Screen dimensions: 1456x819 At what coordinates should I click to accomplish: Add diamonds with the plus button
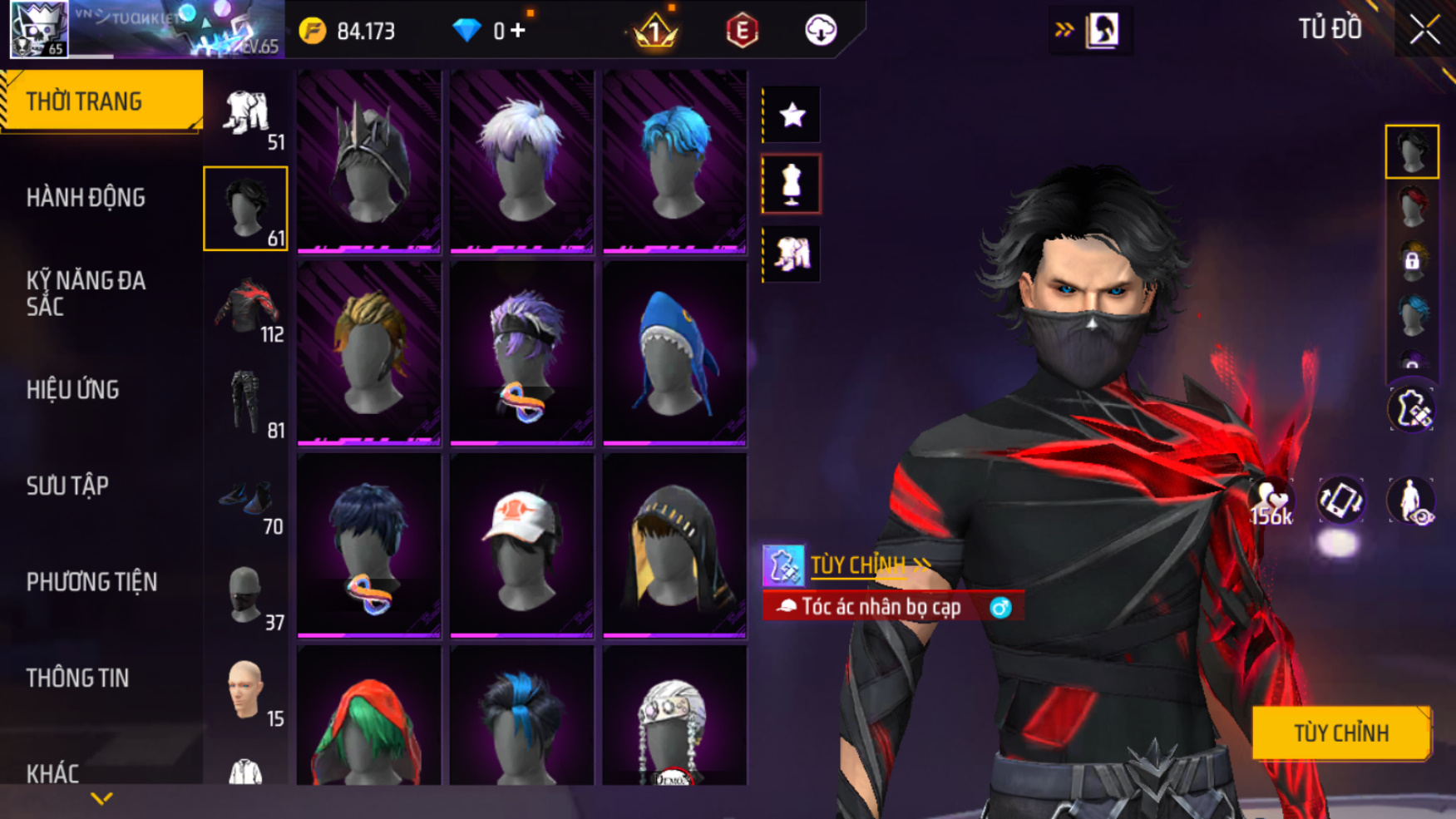[x=518, y=31]
